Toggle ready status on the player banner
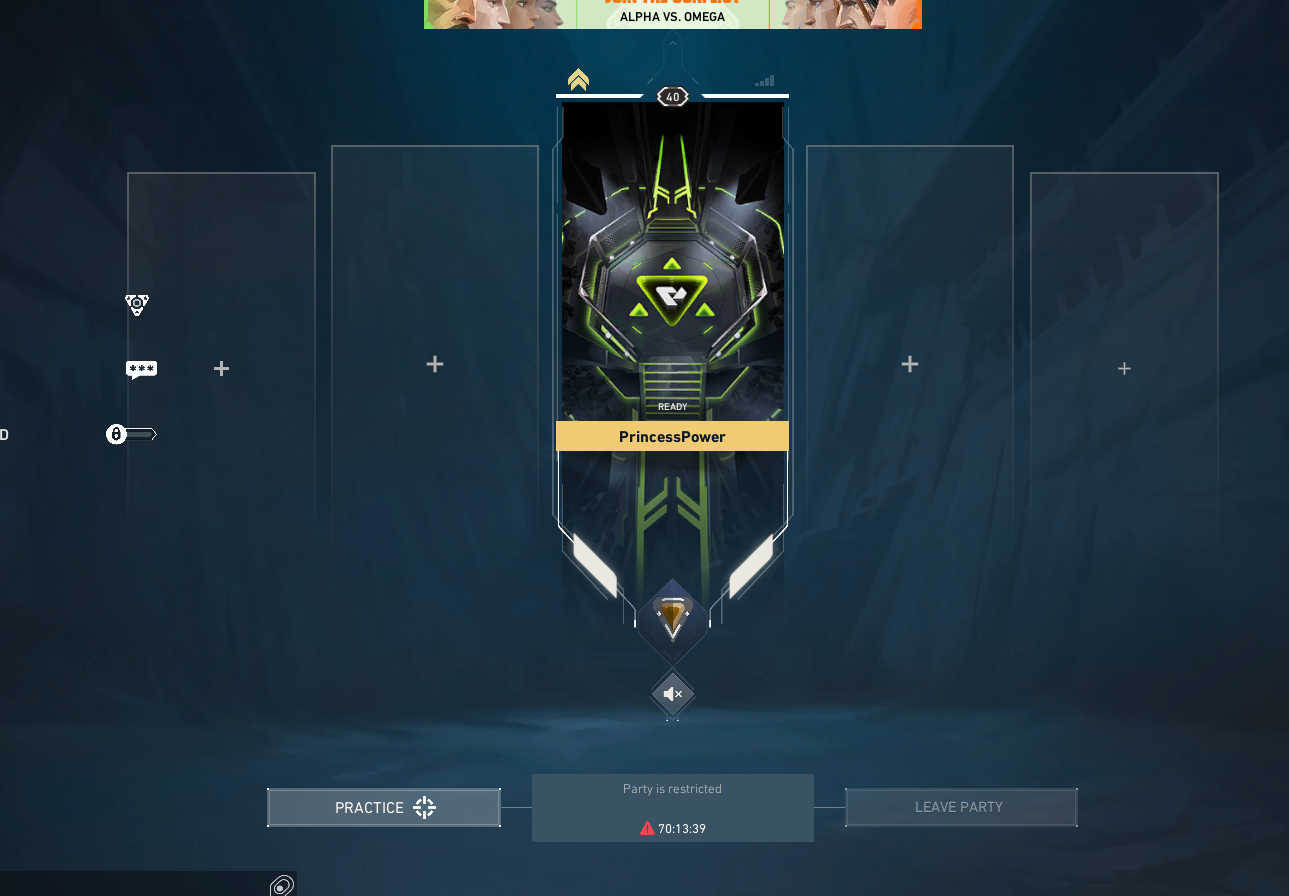 tap(672, 406)
